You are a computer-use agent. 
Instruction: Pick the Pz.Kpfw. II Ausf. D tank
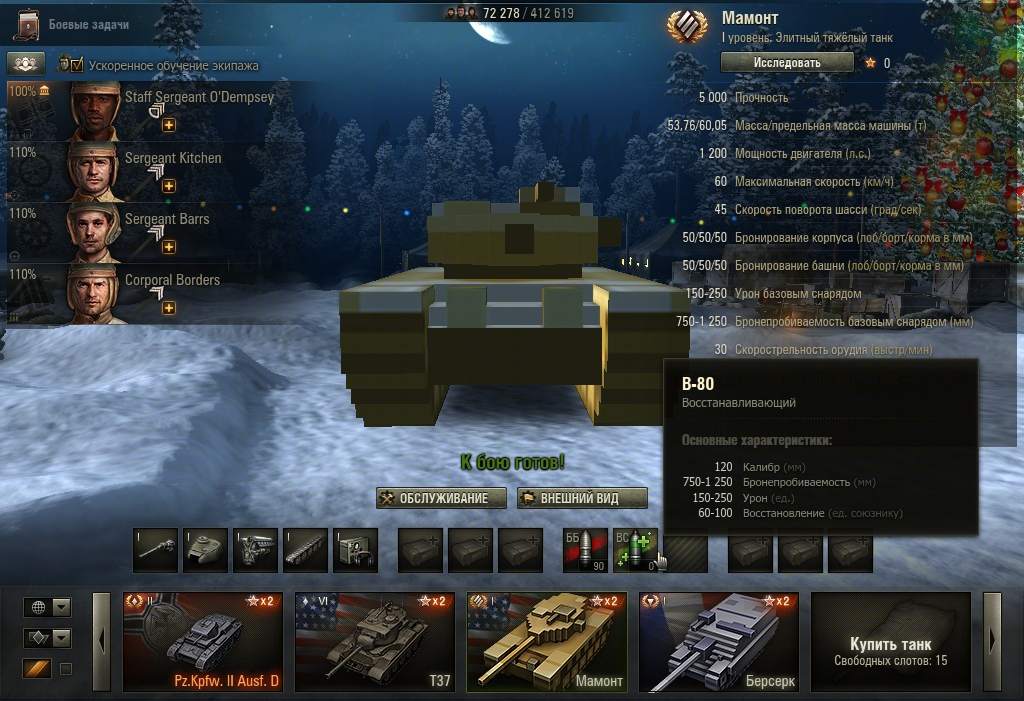[201, 642]
